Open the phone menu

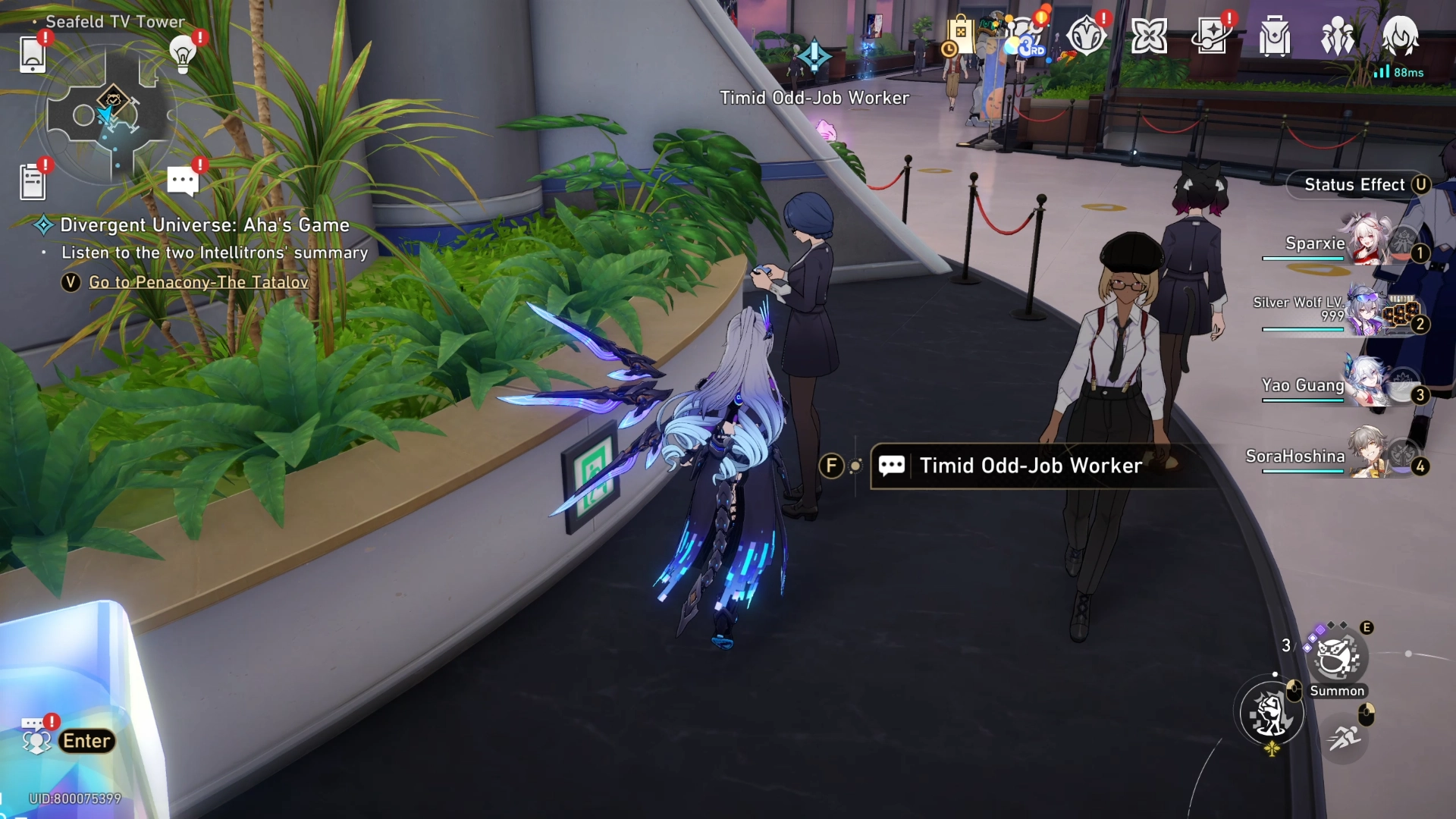pyautogui.click(x=32, y=55)
